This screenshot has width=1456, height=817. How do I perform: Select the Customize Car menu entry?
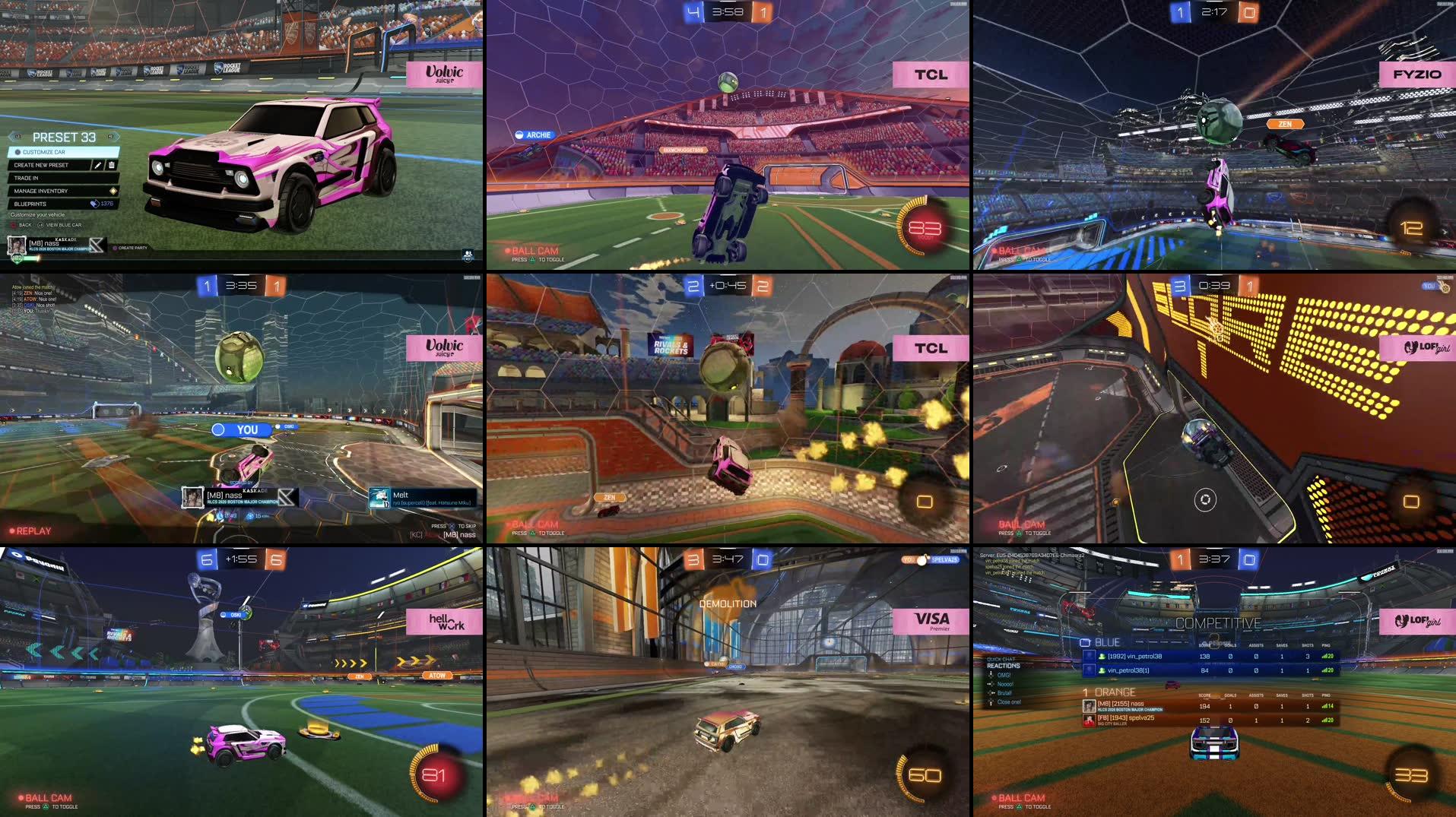(42, 152)
